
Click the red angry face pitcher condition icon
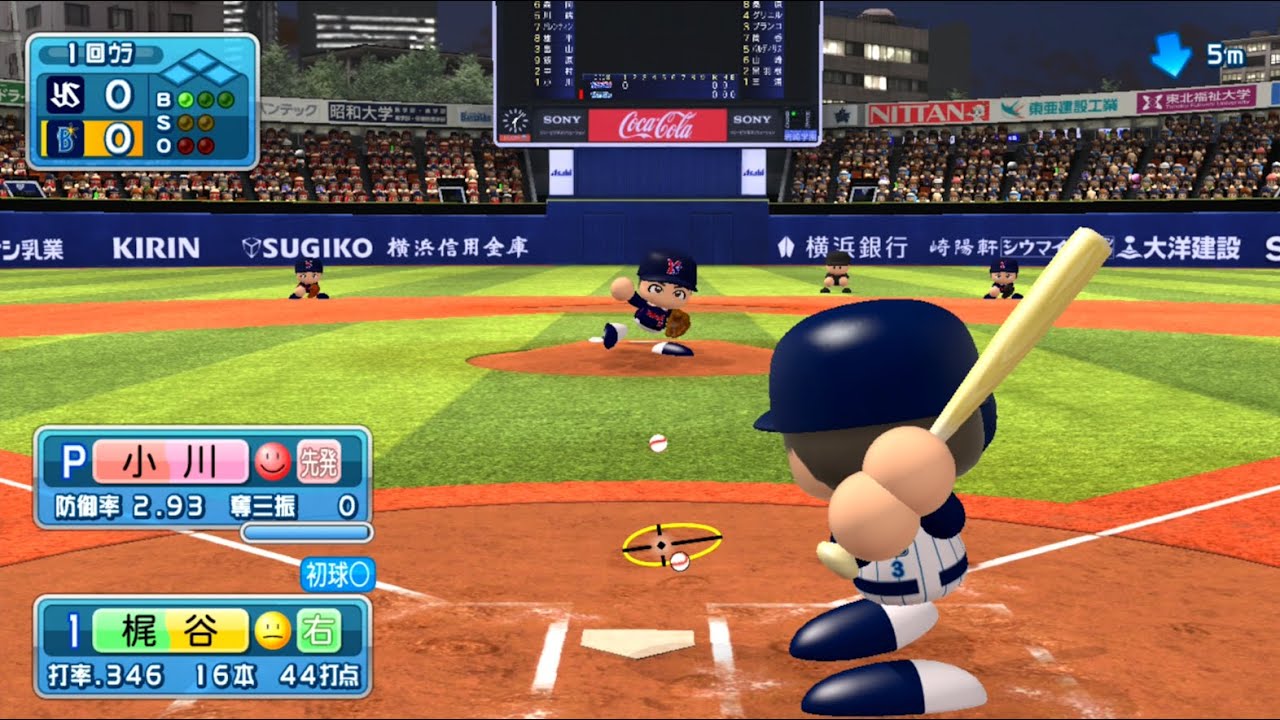[272, 462]
